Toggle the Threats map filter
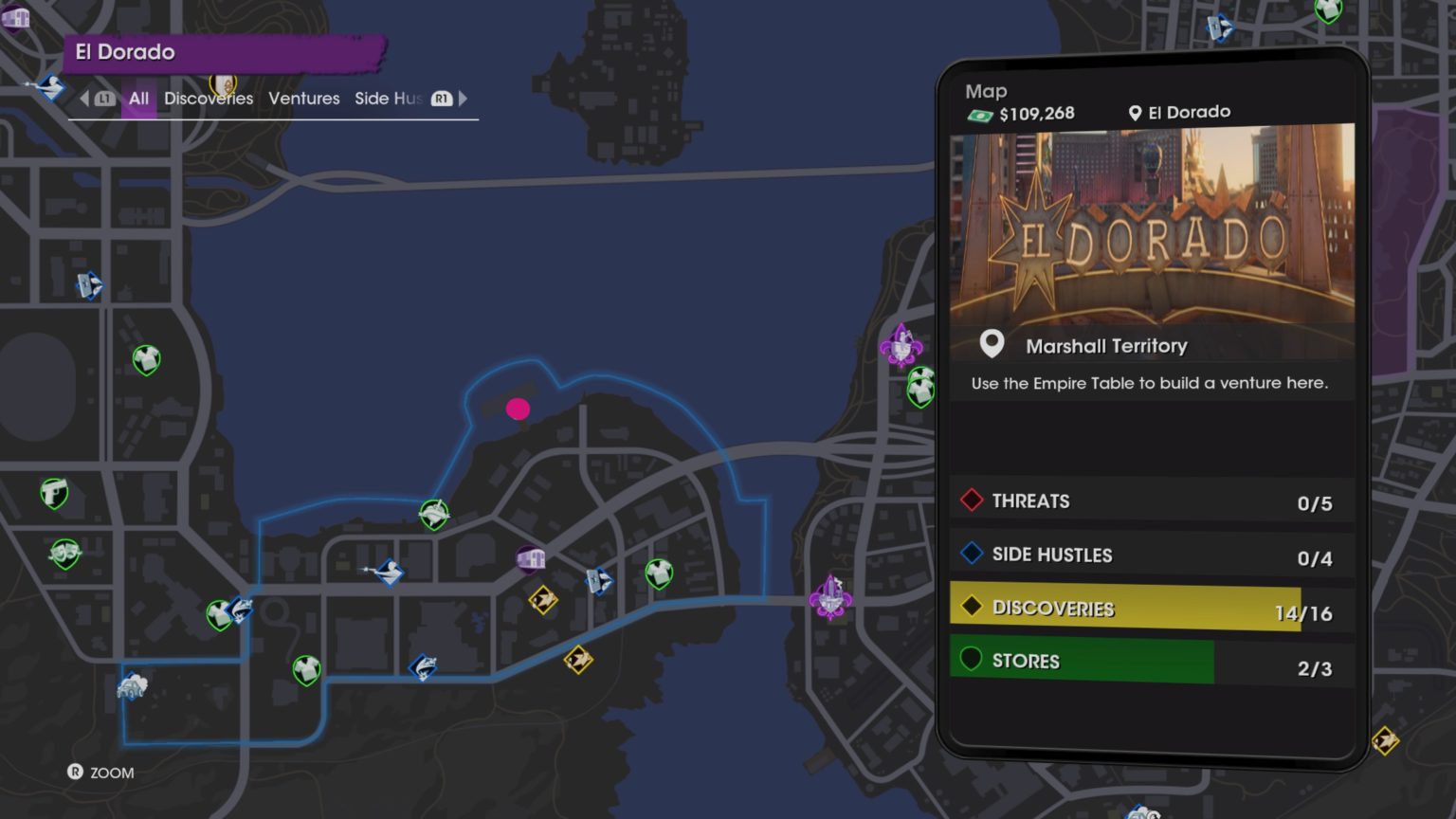Image resolution: width=1456 pixels, height=819 pixels. (x=1153, y=500)
